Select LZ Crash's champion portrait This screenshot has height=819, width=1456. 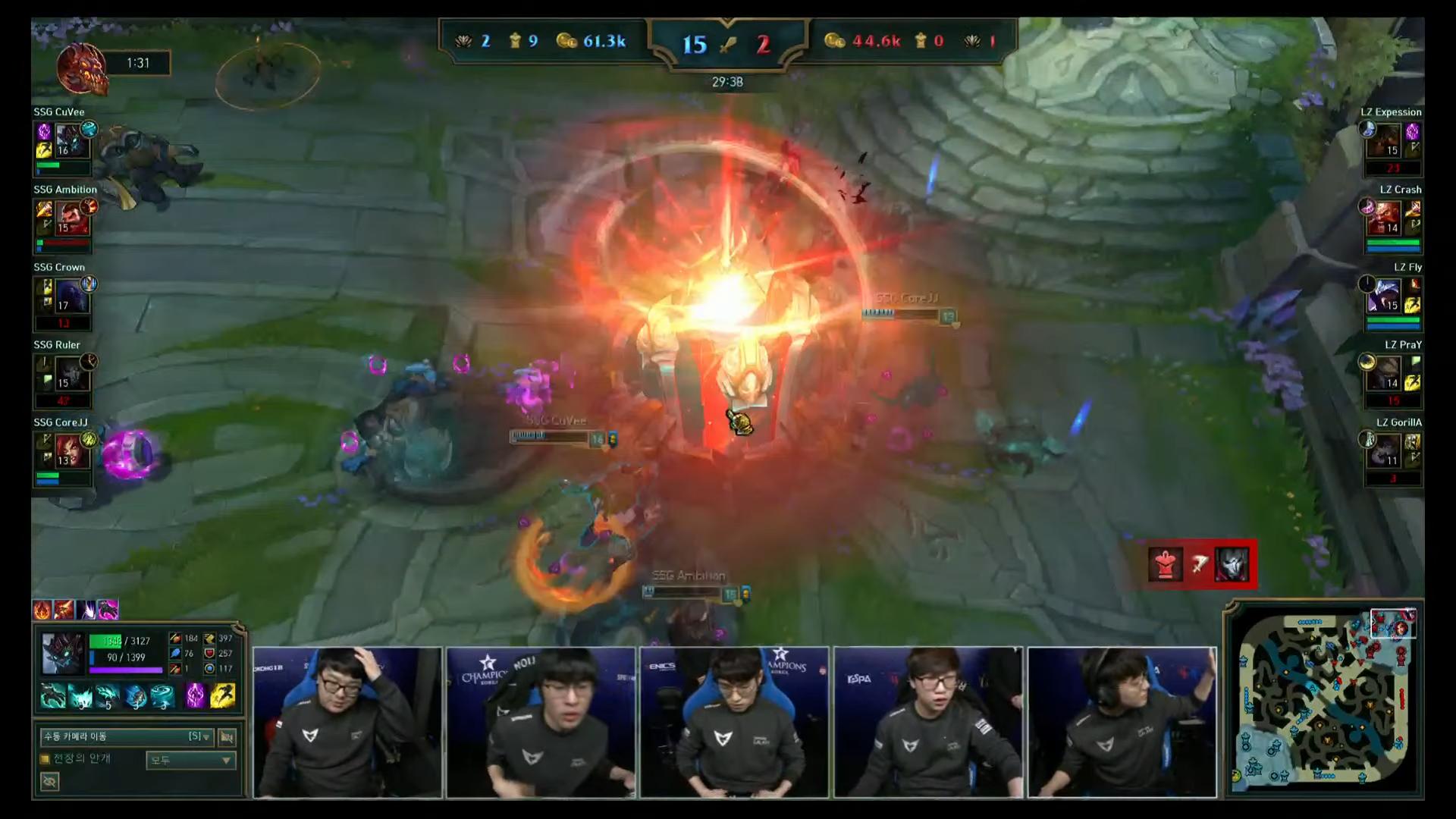1385,218
